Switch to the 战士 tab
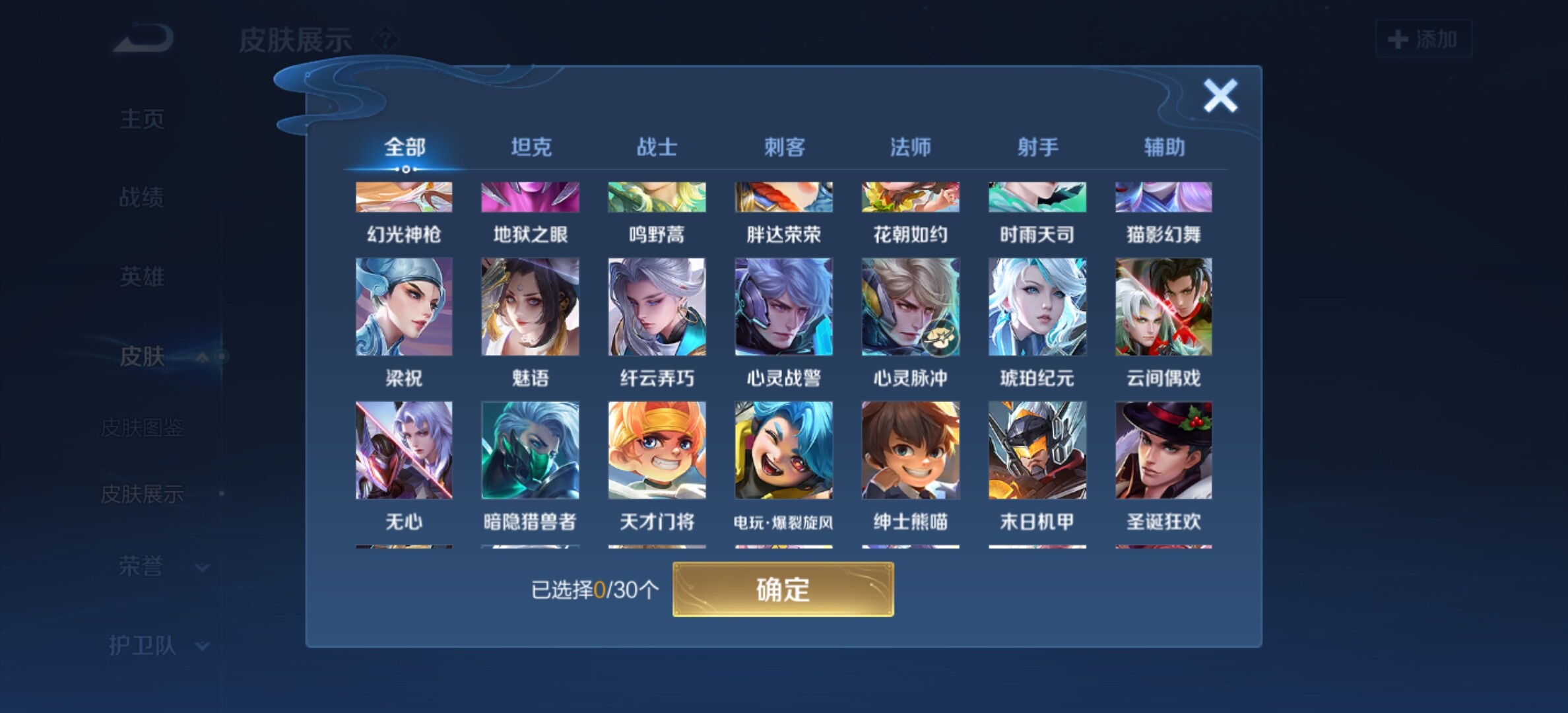Viewport: 1568px width, 713px height. [657, 147]
